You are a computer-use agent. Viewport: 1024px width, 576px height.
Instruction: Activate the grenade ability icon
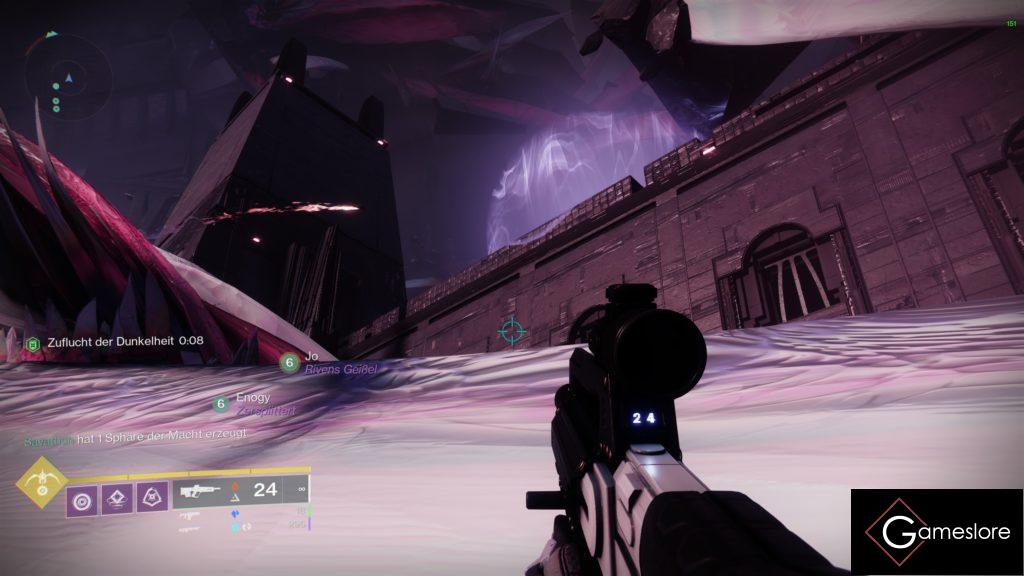click(83, 497)
